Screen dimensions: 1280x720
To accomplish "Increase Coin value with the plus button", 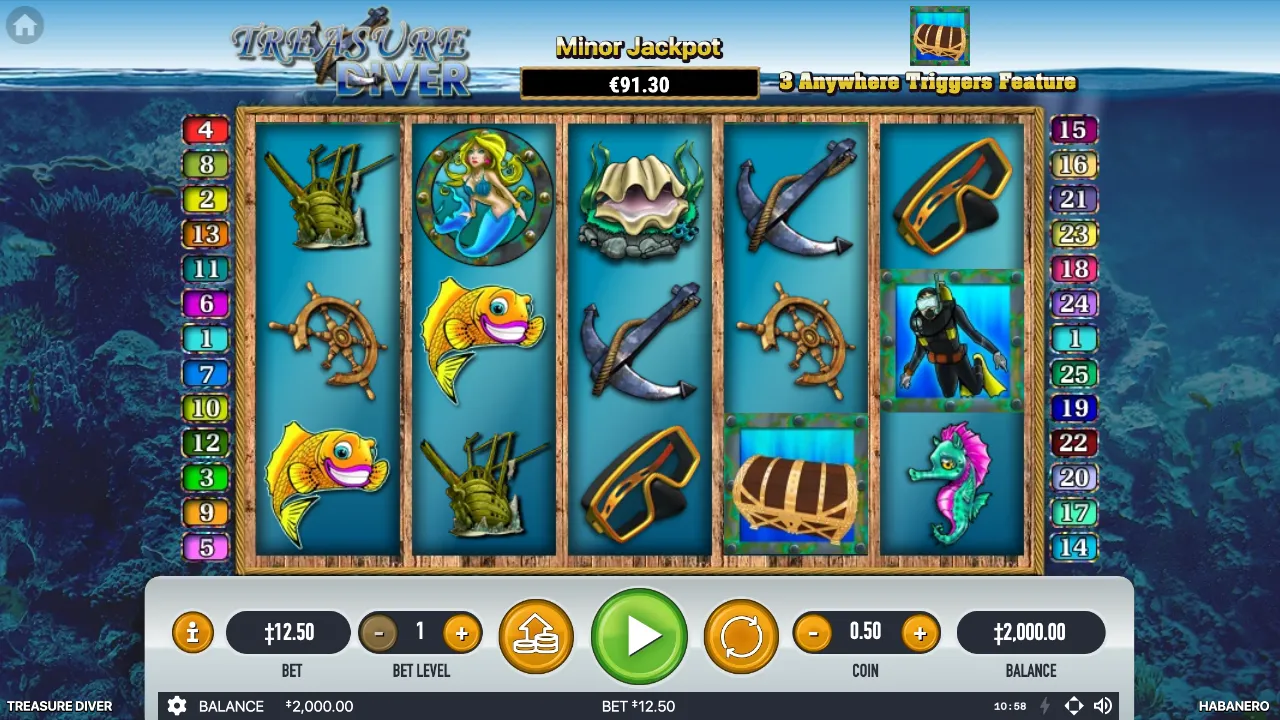I will [920, 632].
